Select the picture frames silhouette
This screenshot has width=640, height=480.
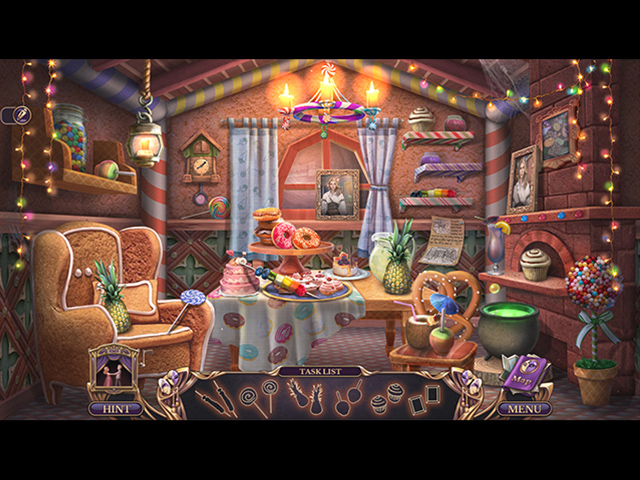point(424,398)
